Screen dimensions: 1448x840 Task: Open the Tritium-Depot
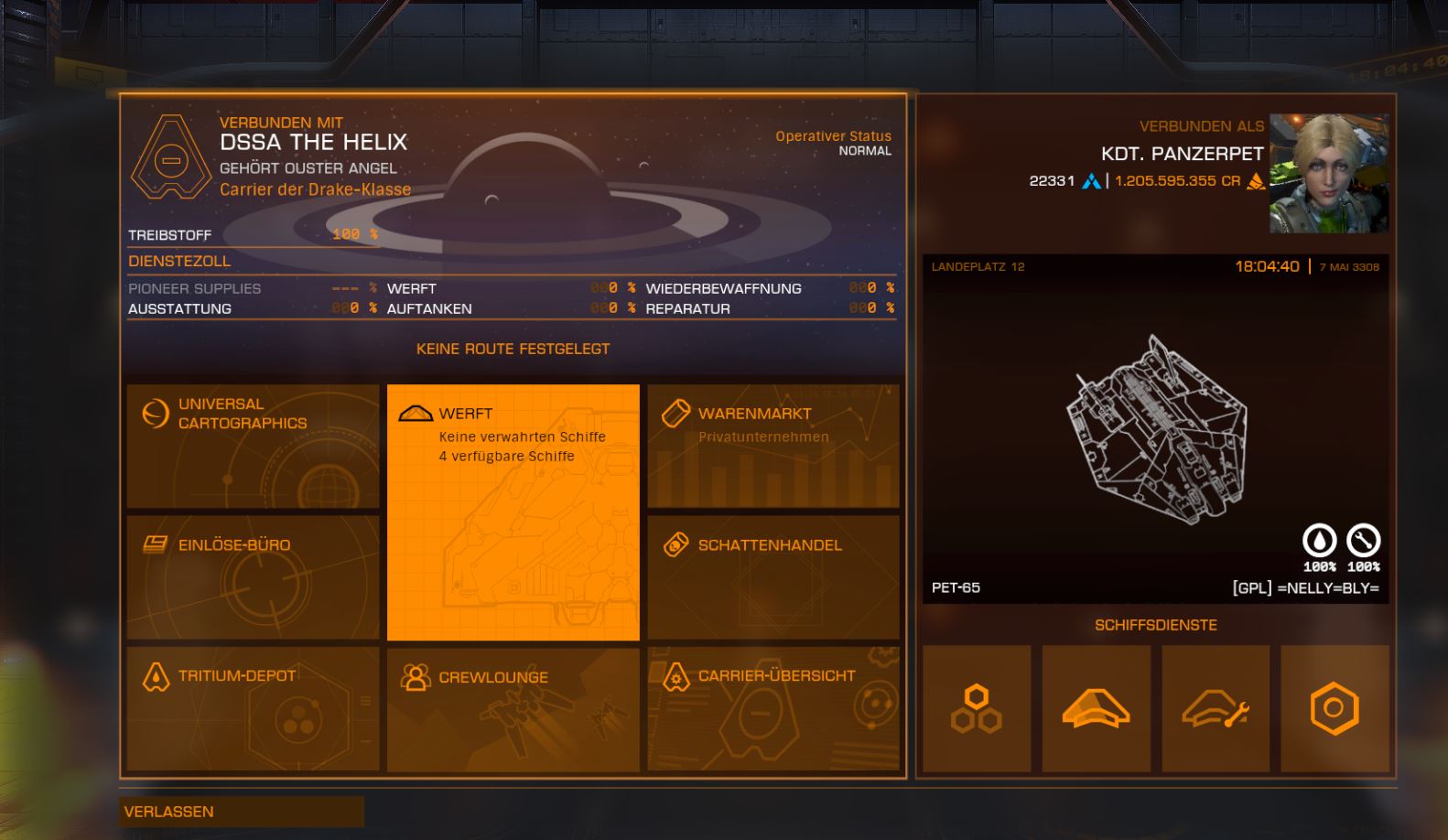(253, 709)
